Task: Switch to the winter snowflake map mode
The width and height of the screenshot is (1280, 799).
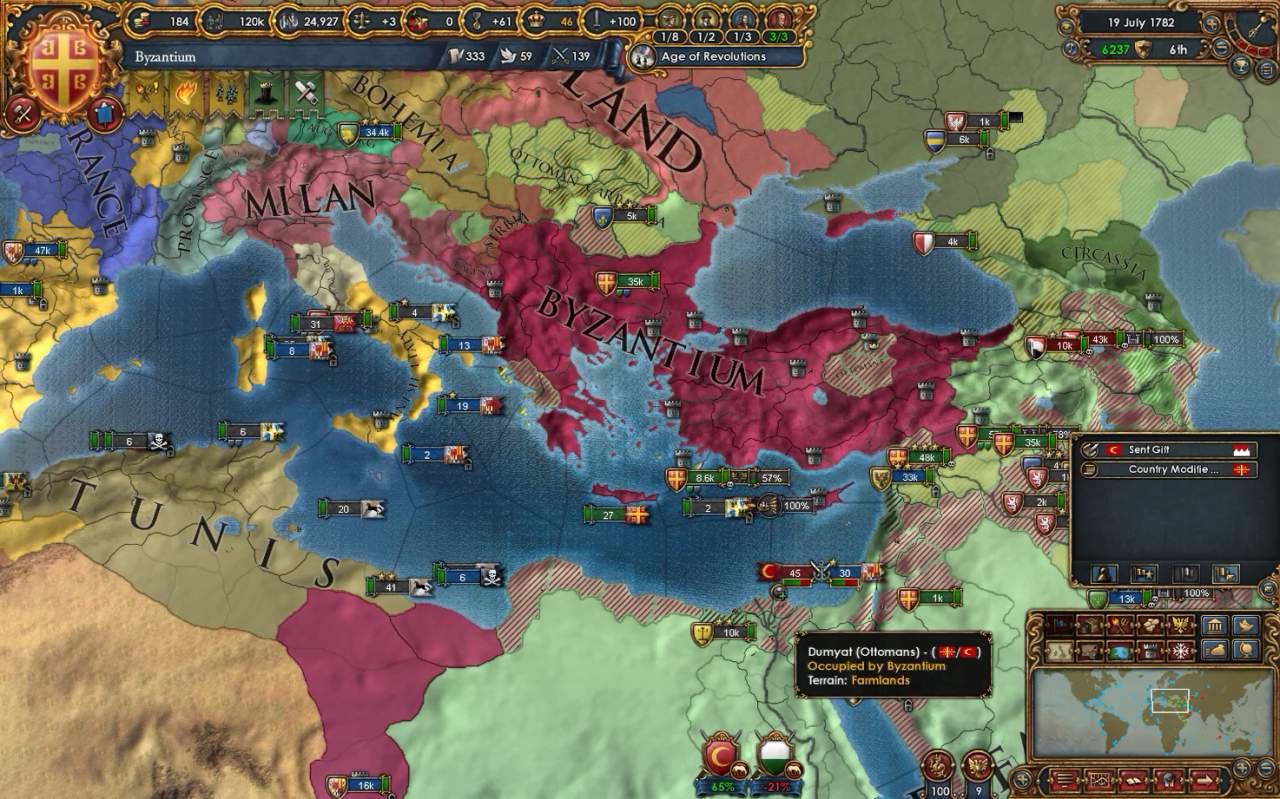Action: click(x=1181, y=651)
